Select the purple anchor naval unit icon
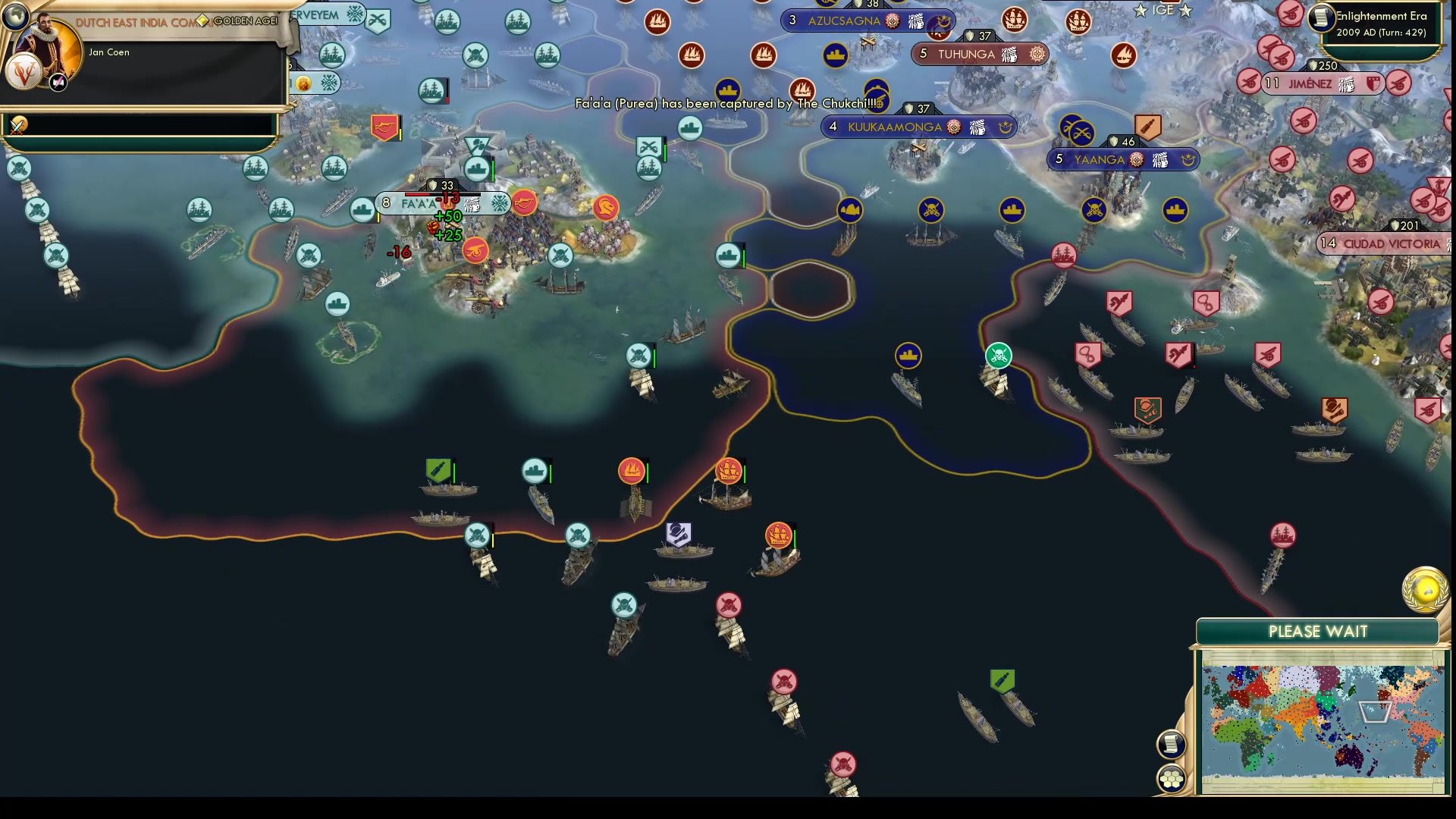The width and height of the screenshot is (1456, 819). coord(677,535)
